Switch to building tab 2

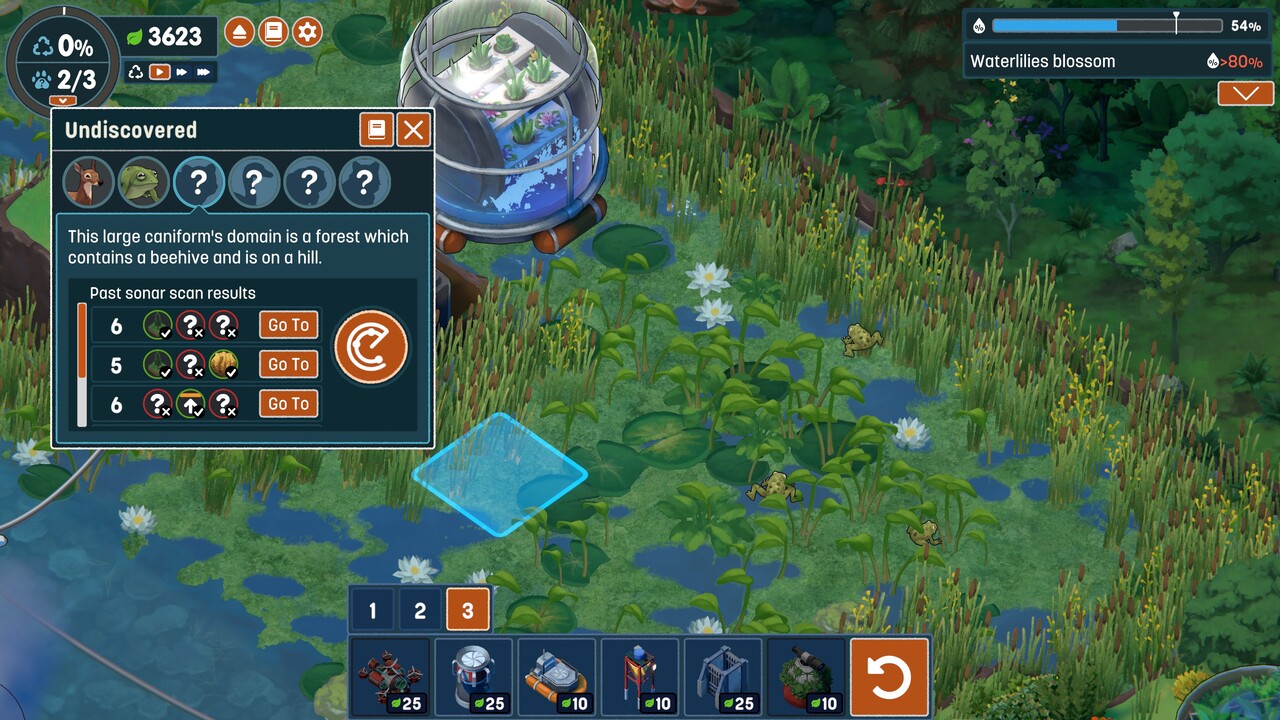coord(420,610)
